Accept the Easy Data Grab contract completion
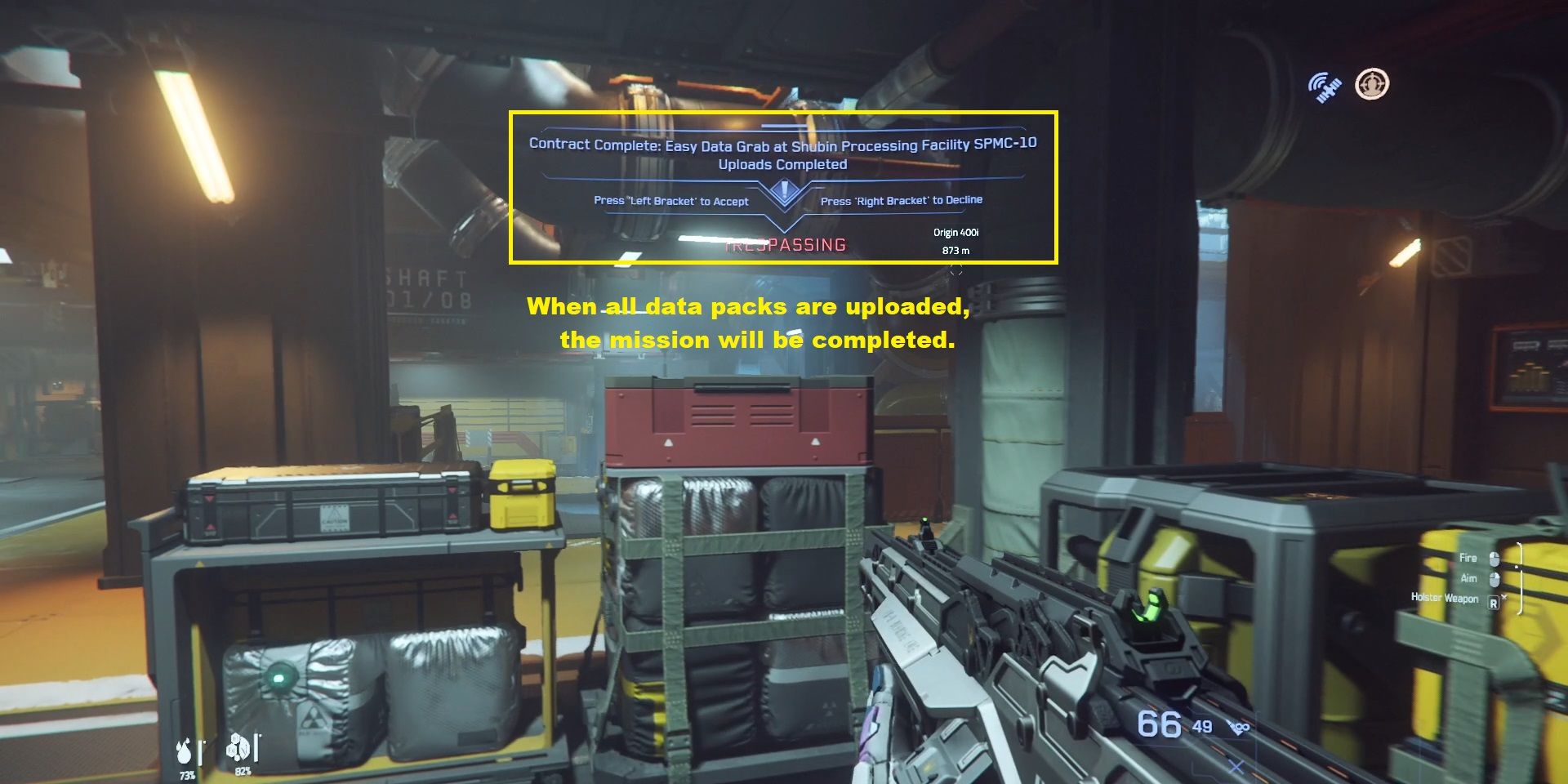The width and height of the screenshot is (1568, 784). click(x=672, y=200)
